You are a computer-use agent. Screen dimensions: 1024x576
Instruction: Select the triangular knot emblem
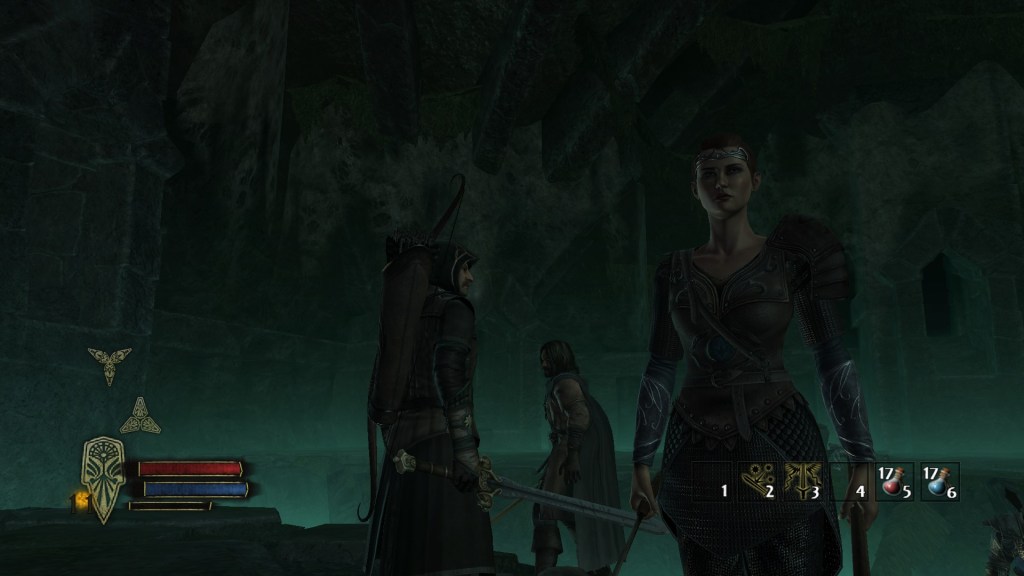[x=140, y=416]
